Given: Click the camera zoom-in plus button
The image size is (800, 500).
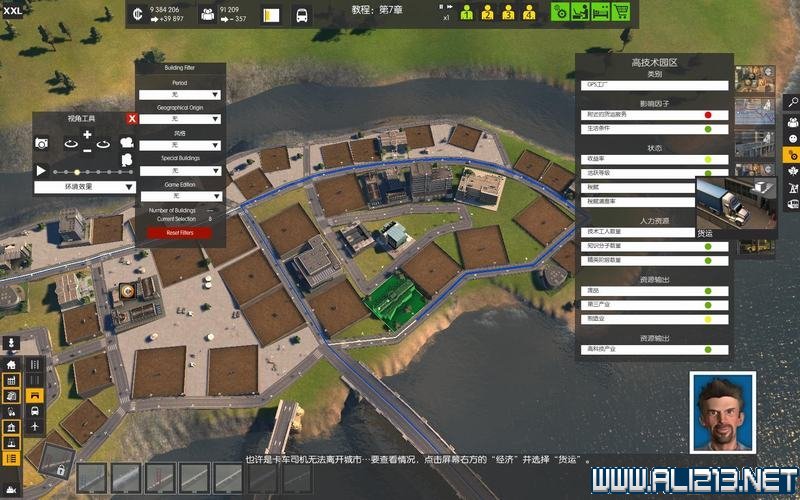Looking at the screenshot, I should 87,134.
